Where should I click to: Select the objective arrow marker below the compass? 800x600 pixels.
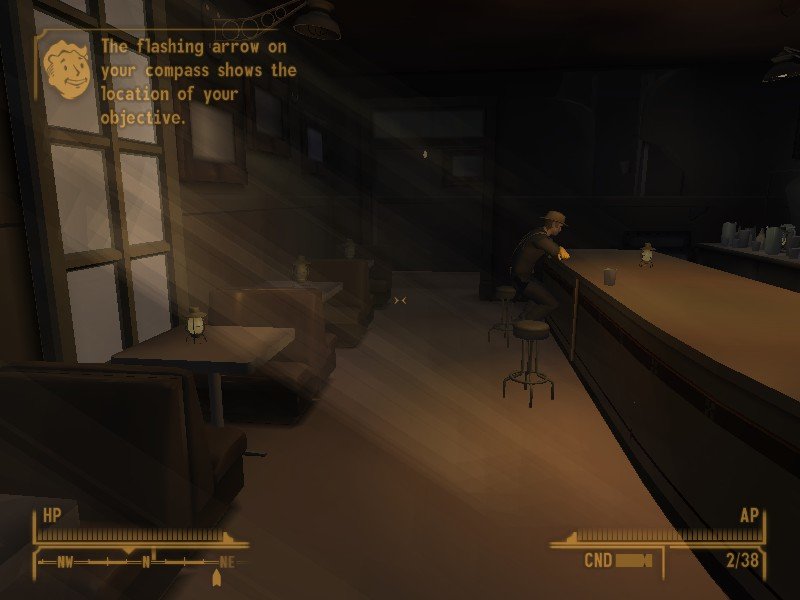(216, 578)
